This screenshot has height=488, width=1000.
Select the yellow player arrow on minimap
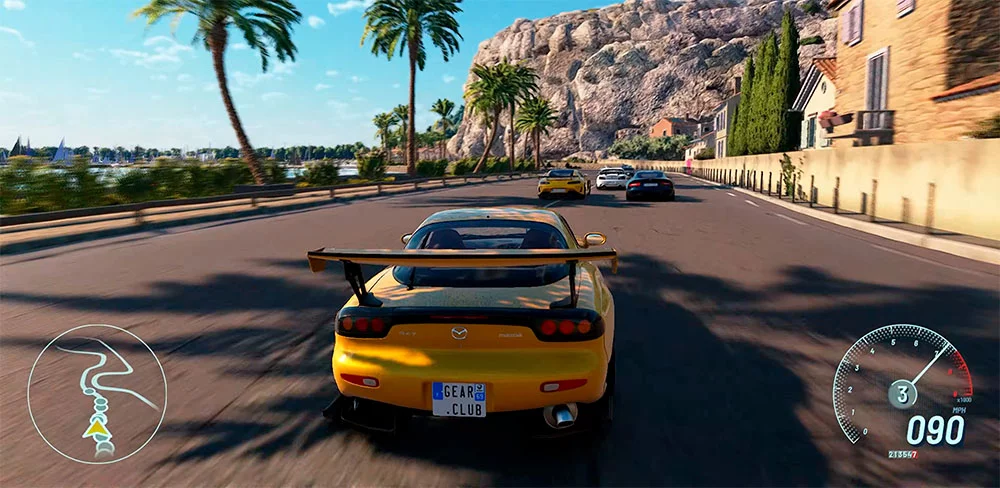(96, 429)
